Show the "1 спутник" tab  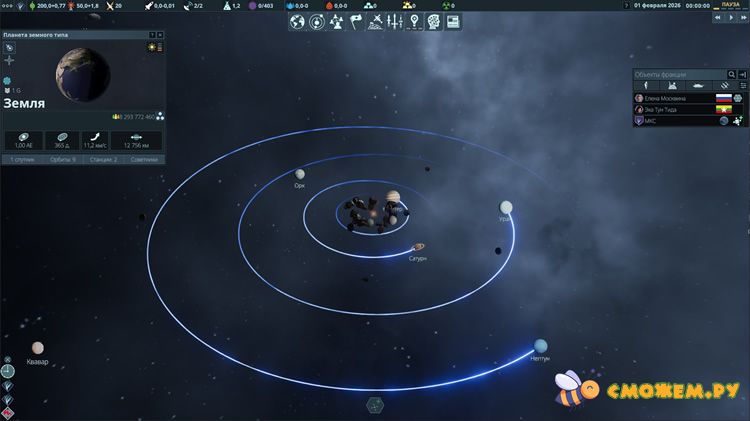click(20, 159)
